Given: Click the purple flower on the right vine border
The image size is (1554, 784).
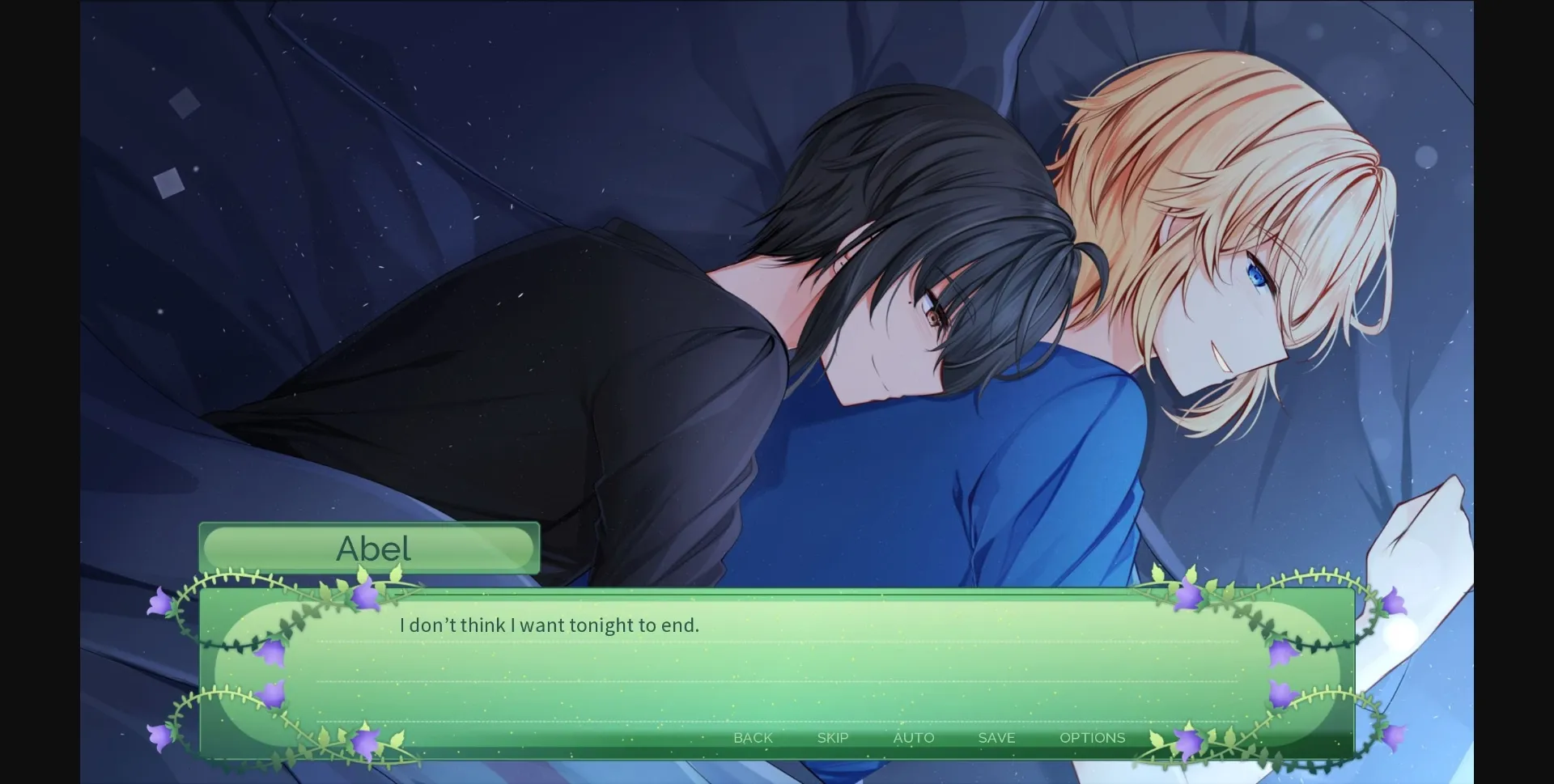Looking at the screenshot, I should click(x=1394, y=604).
